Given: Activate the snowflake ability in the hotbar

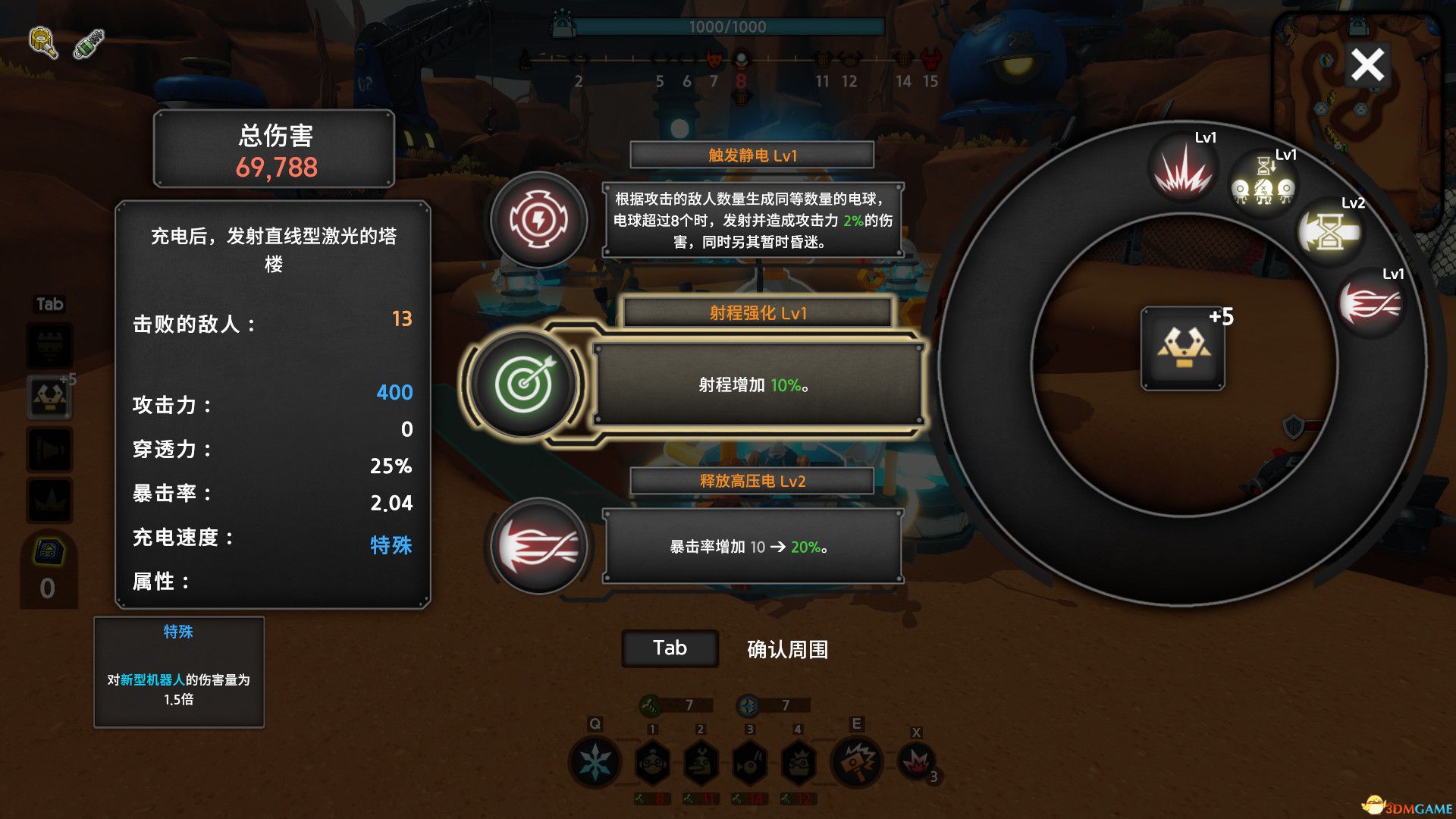Looking at the screenshot, I should (x=595, y=762).
